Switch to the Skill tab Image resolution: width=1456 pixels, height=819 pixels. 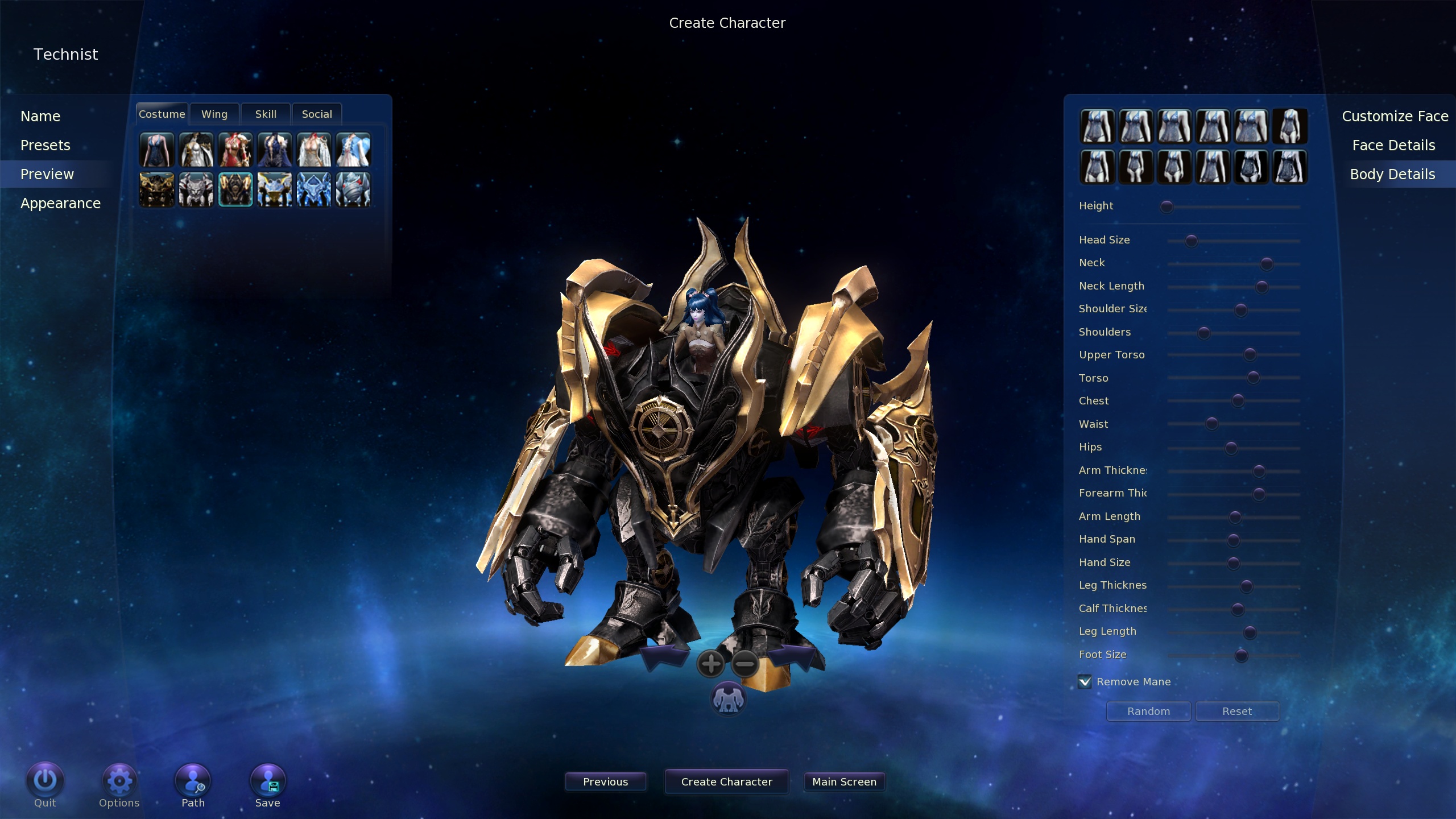pyautogui.click(x=266, y=114)
